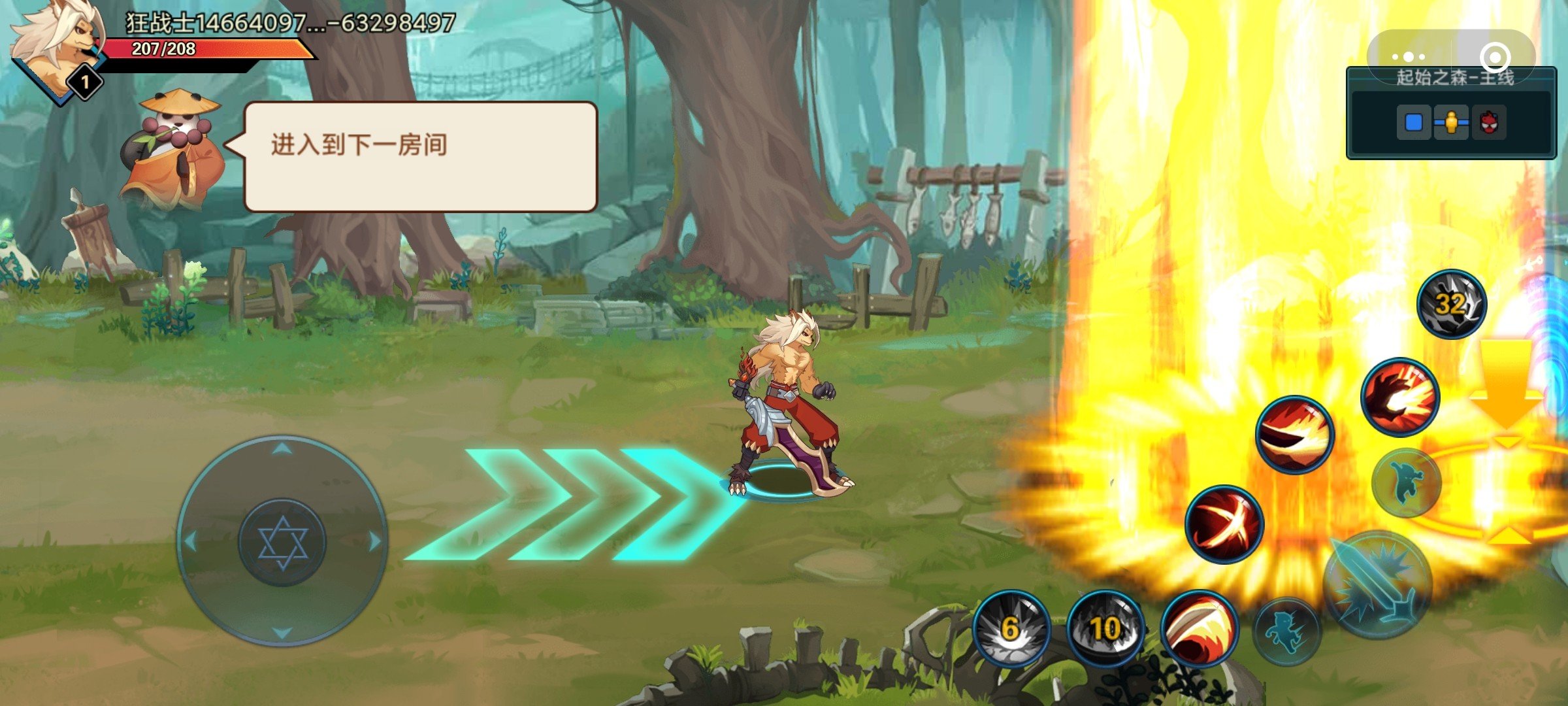Tap the skill on 10-second cooldown
The image size is (1568, 706).
click(x=1105, y=628)
